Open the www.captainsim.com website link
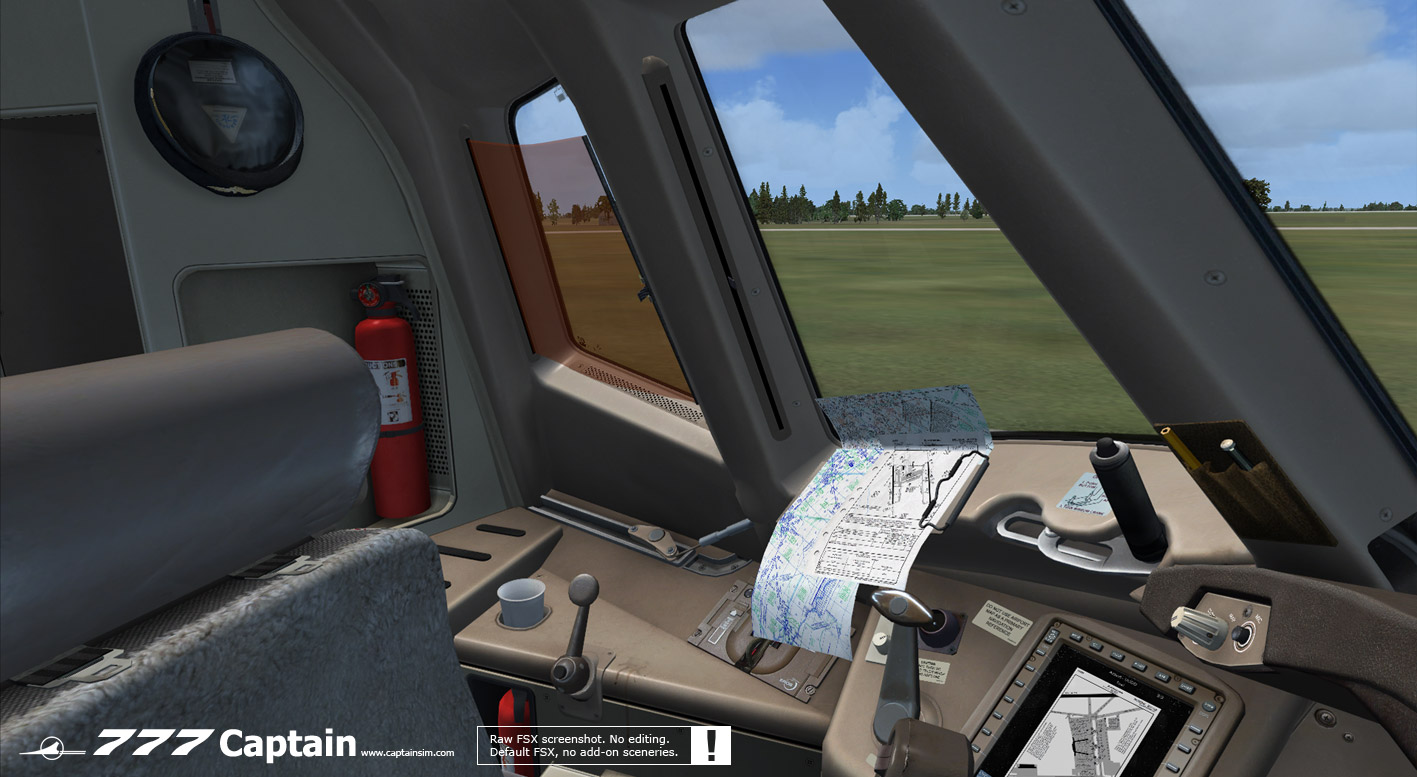 pos(407,753)
